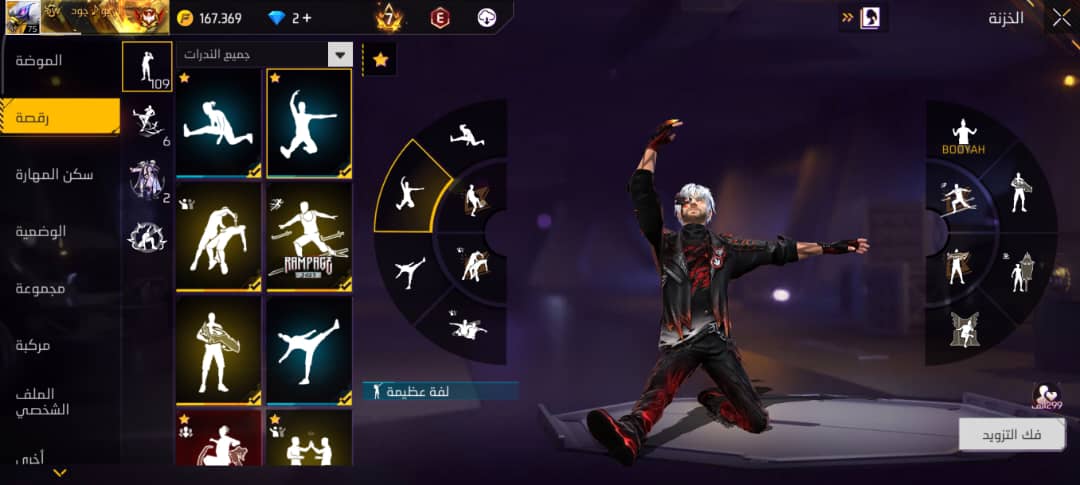
Task: Select the pose tab (الوضعية)
Action: (x=40, y=232)
